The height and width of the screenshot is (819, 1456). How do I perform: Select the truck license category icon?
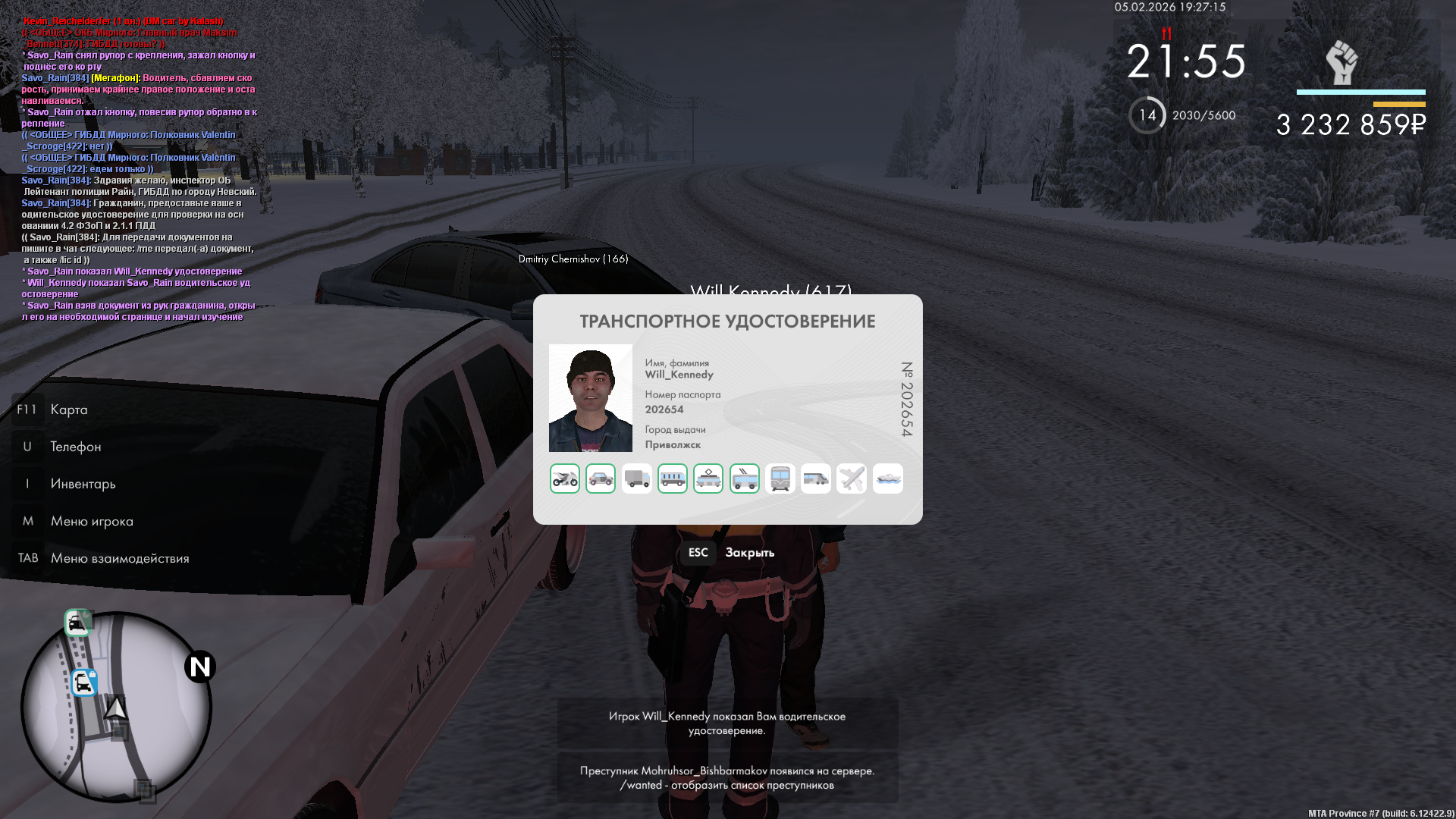point(636,479)
